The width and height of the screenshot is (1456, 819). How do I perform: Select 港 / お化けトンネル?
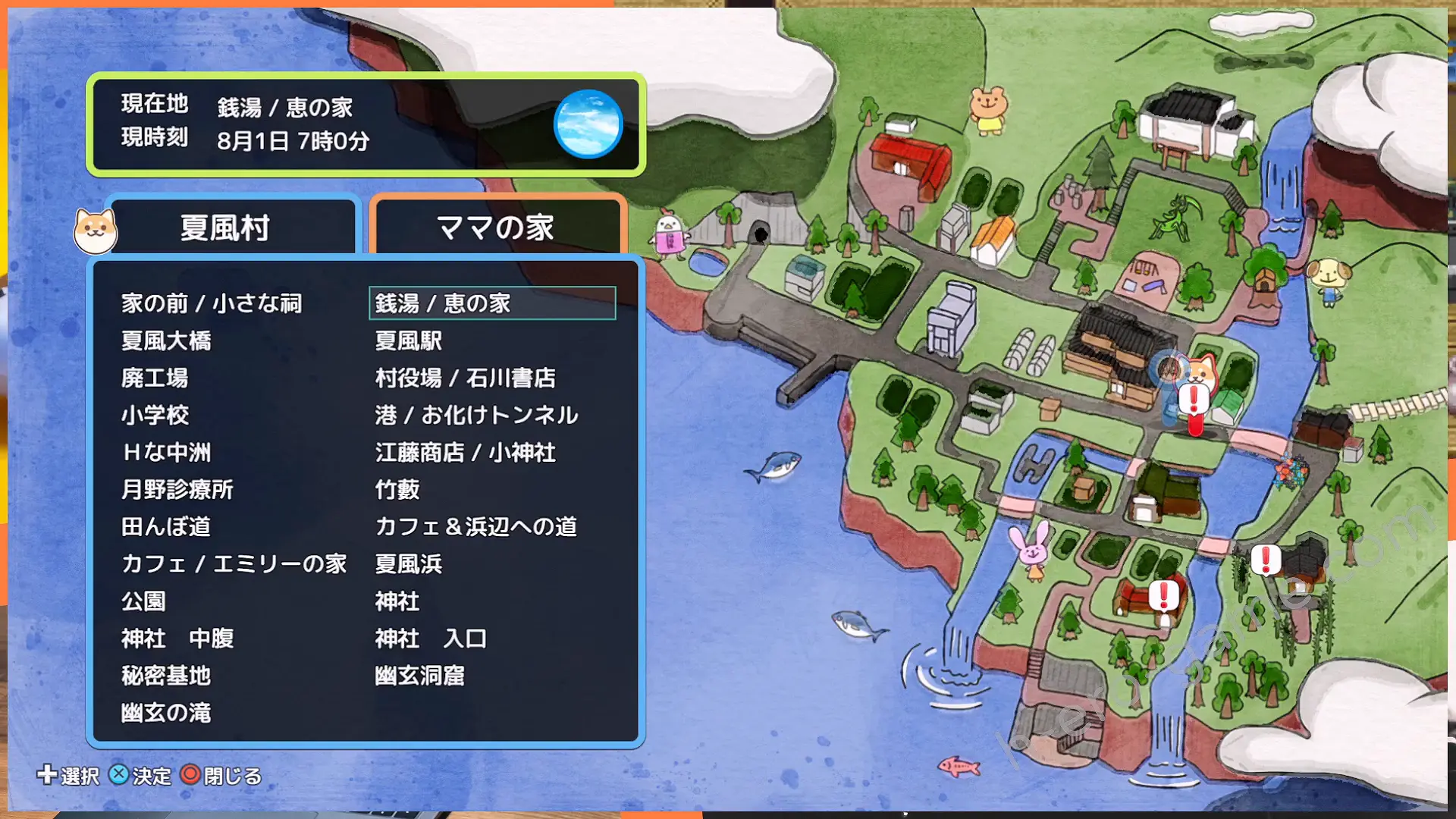(476, 415)
